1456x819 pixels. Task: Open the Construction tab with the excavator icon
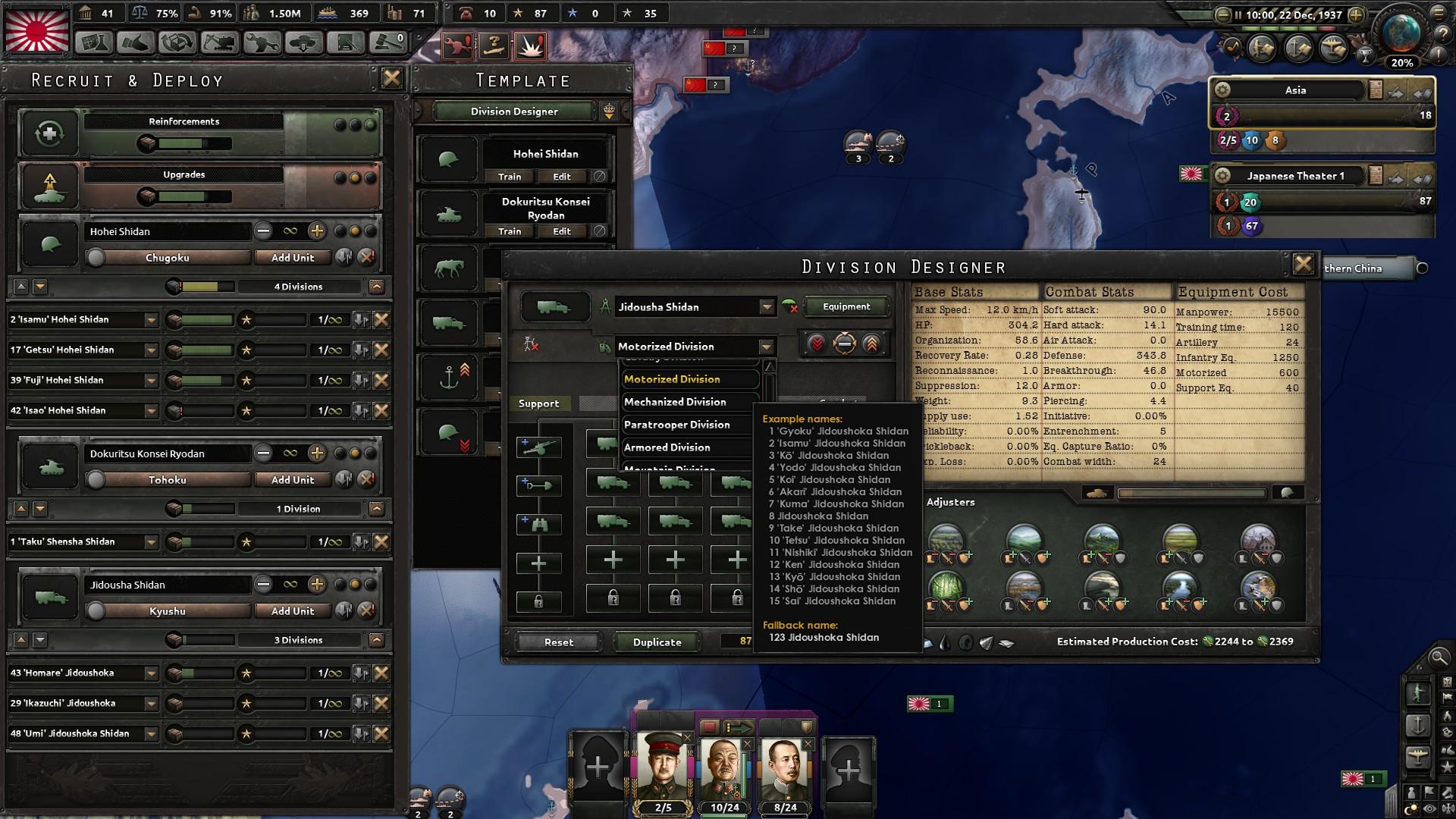point(218,44)
